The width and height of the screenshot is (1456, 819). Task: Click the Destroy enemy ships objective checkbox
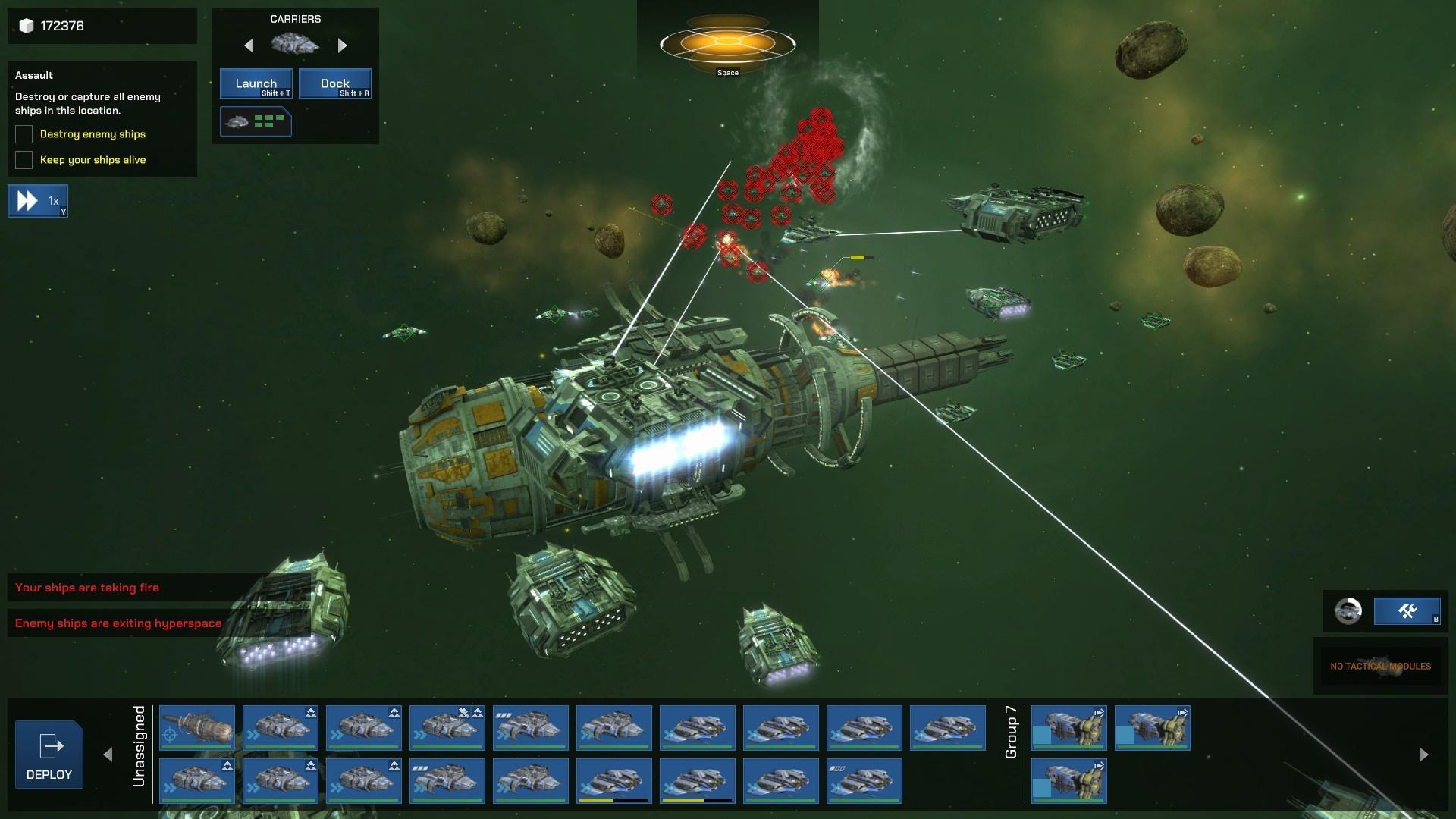pyautogui.click(x=24, y=134)
